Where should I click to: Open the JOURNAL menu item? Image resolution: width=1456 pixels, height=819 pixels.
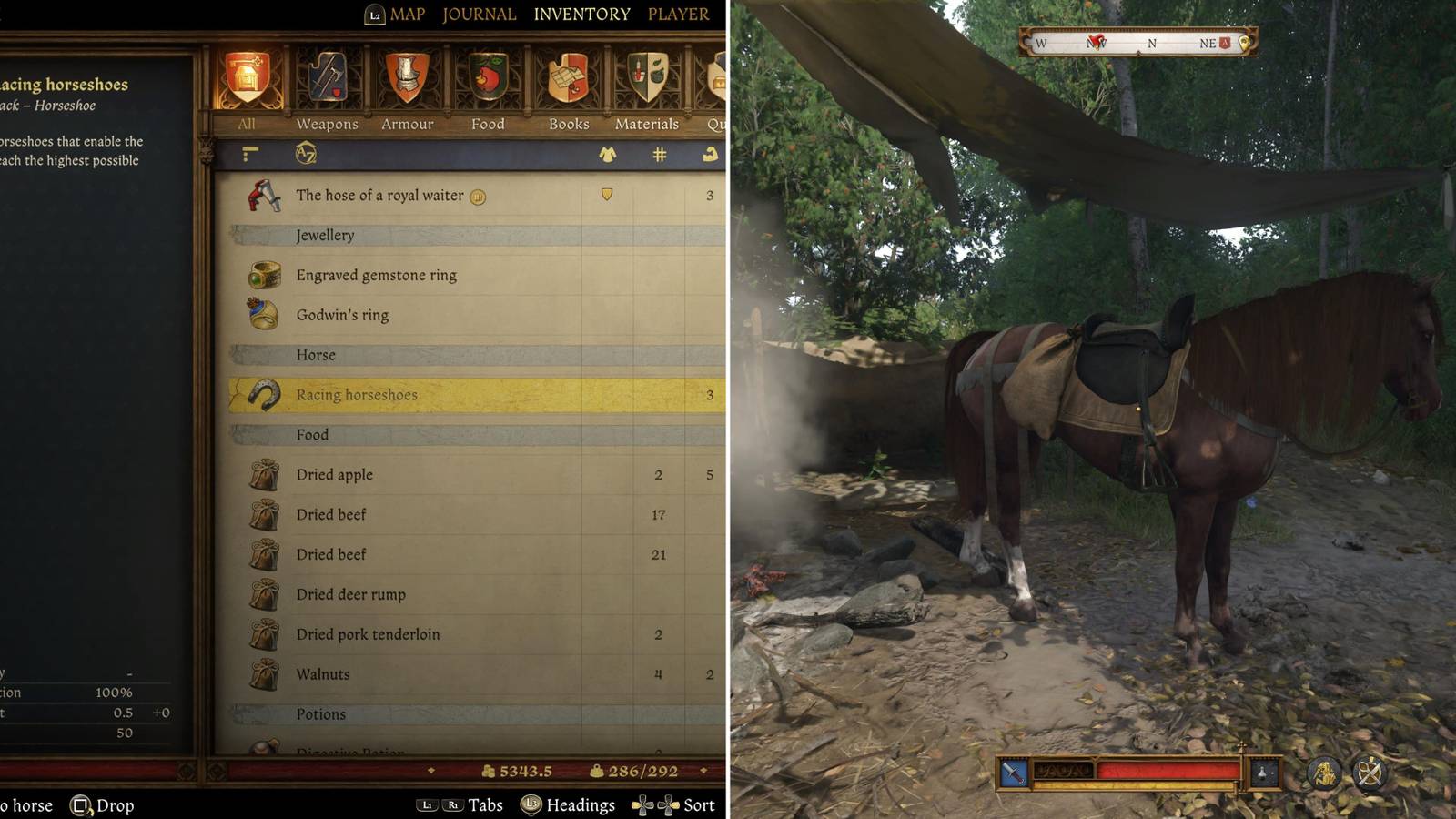pyautogui.click(x=478, y=15)
